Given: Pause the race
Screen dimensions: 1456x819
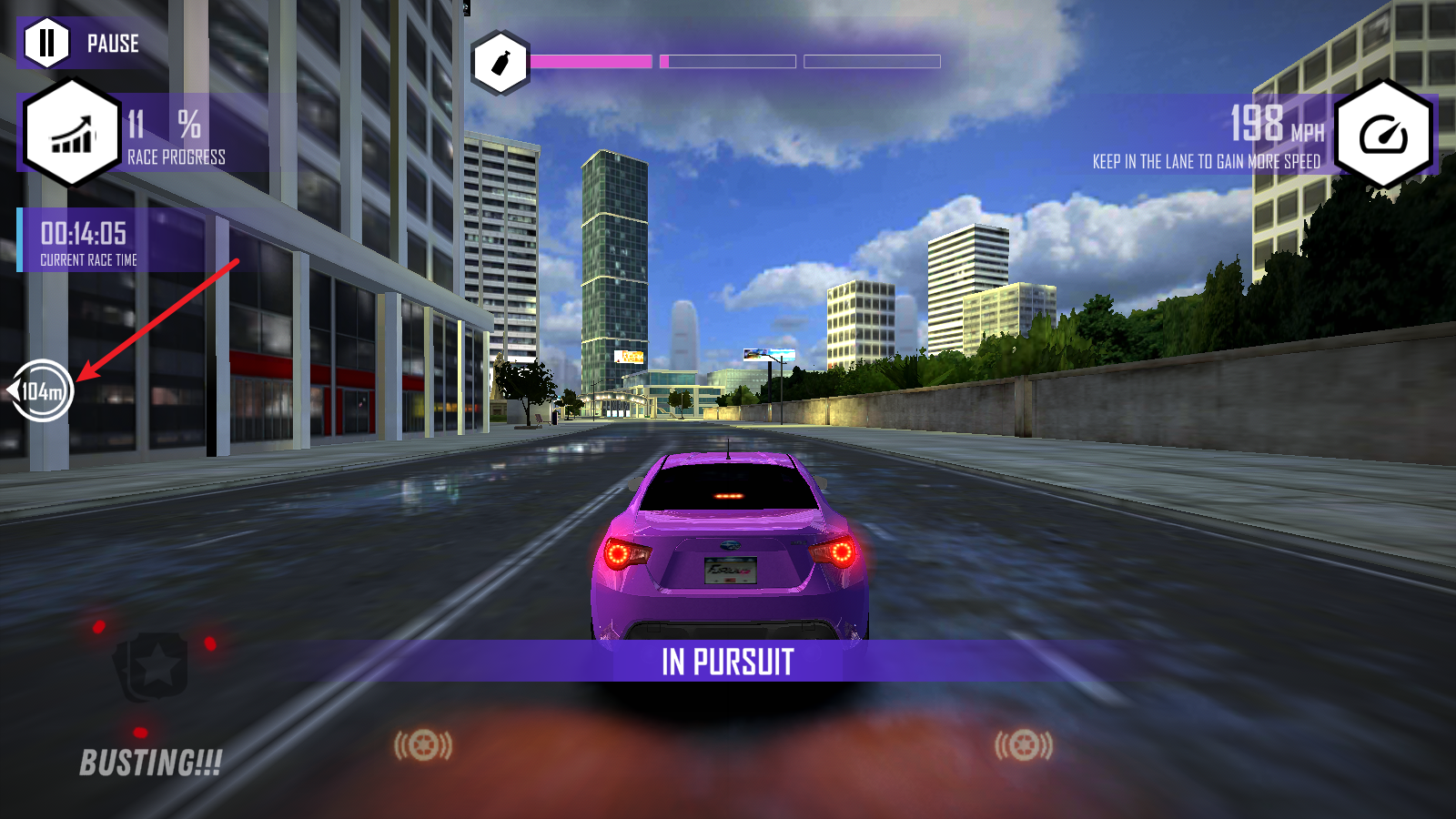Looking at the screenshot, I should coord(47,43).
